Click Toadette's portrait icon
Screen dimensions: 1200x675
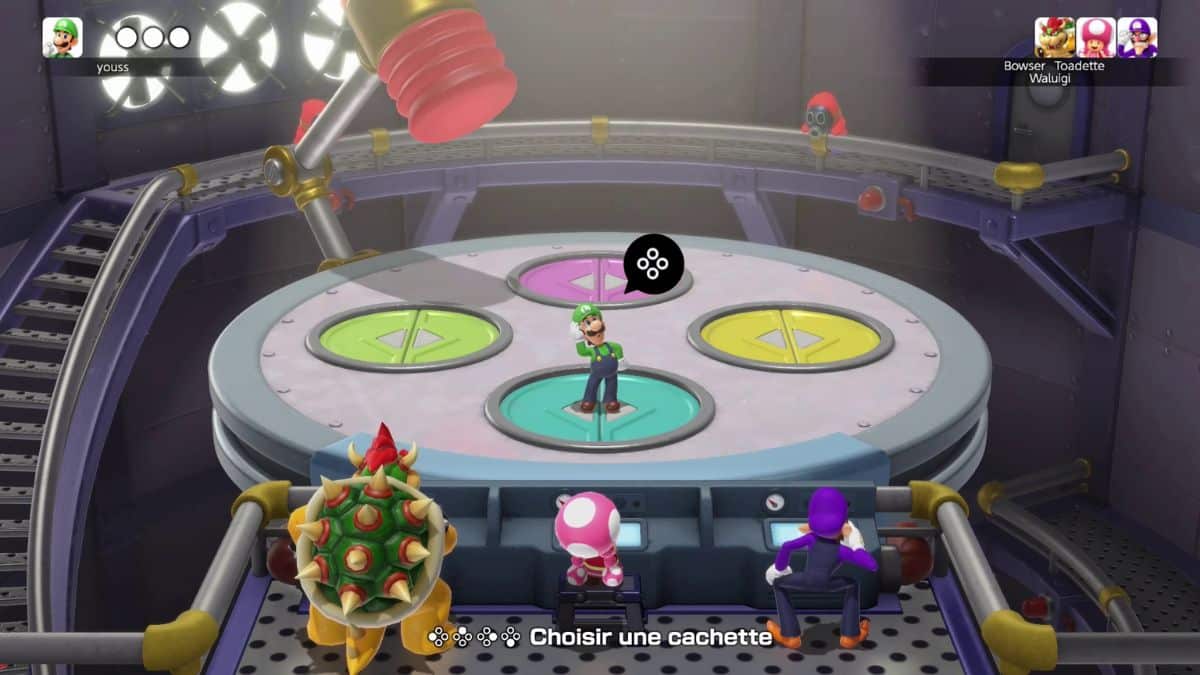tap(1096, 37)
